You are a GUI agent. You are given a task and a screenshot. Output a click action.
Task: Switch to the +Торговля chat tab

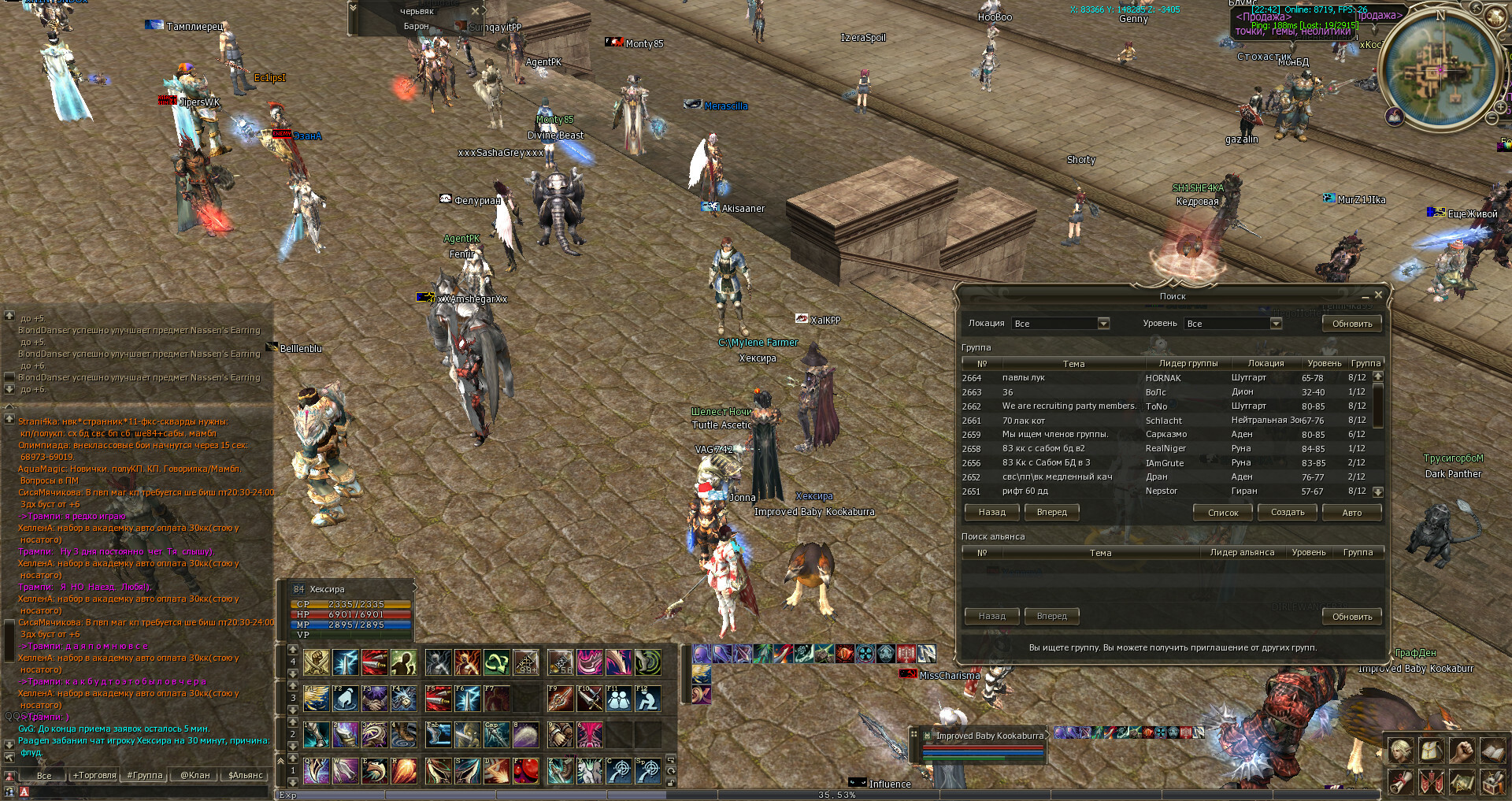coord(94,775)
